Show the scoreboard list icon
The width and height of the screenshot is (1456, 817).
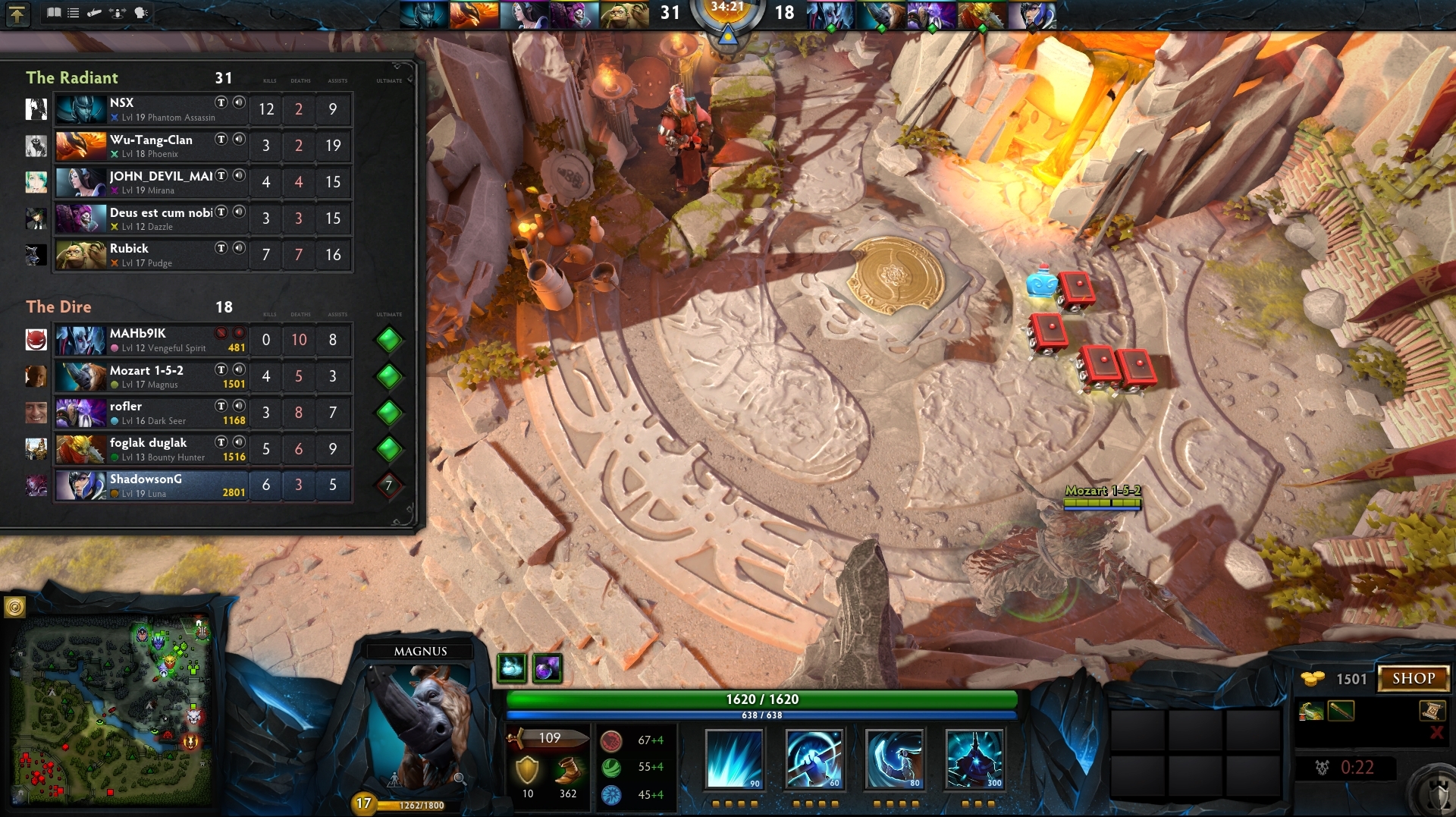click(x=74, y=13)
